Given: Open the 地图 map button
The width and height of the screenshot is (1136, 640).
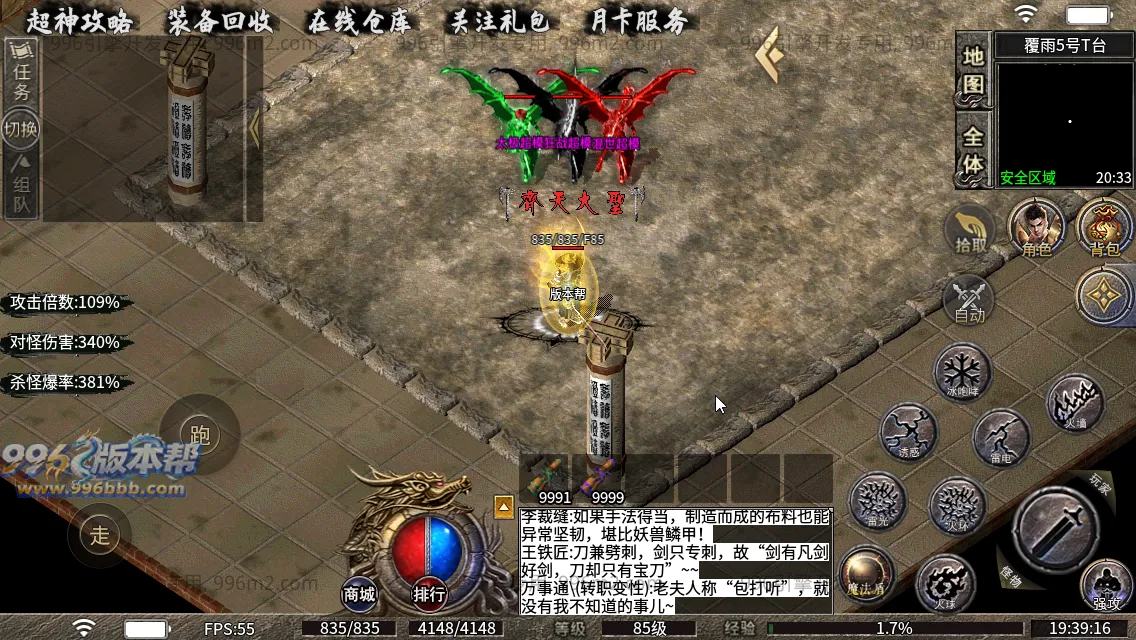Looking at the screenshot, I should [x=973, y=69].
